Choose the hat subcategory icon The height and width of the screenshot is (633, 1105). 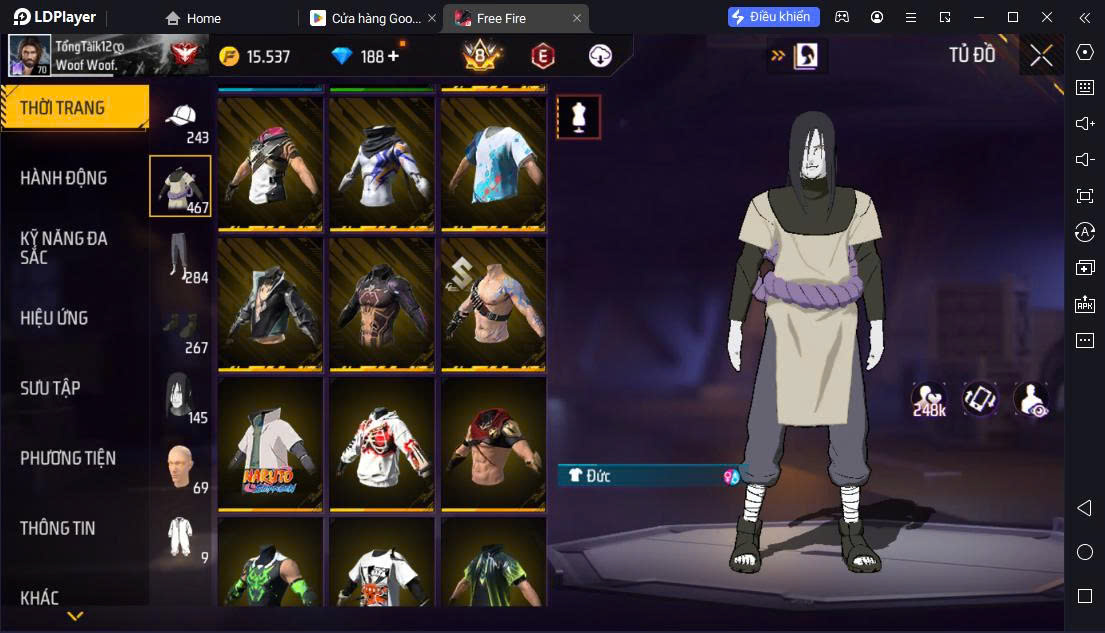click(181, 120)
